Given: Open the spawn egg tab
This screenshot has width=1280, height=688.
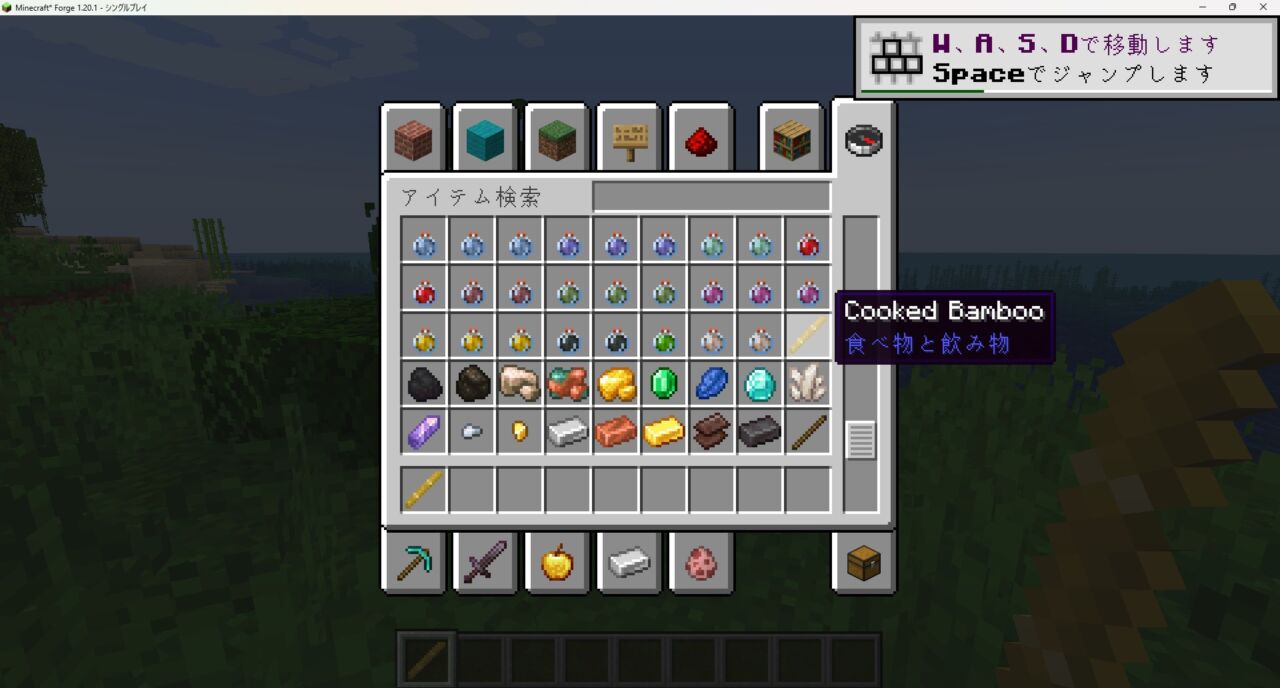Looking at the screenshot, I should coord(701,563).
